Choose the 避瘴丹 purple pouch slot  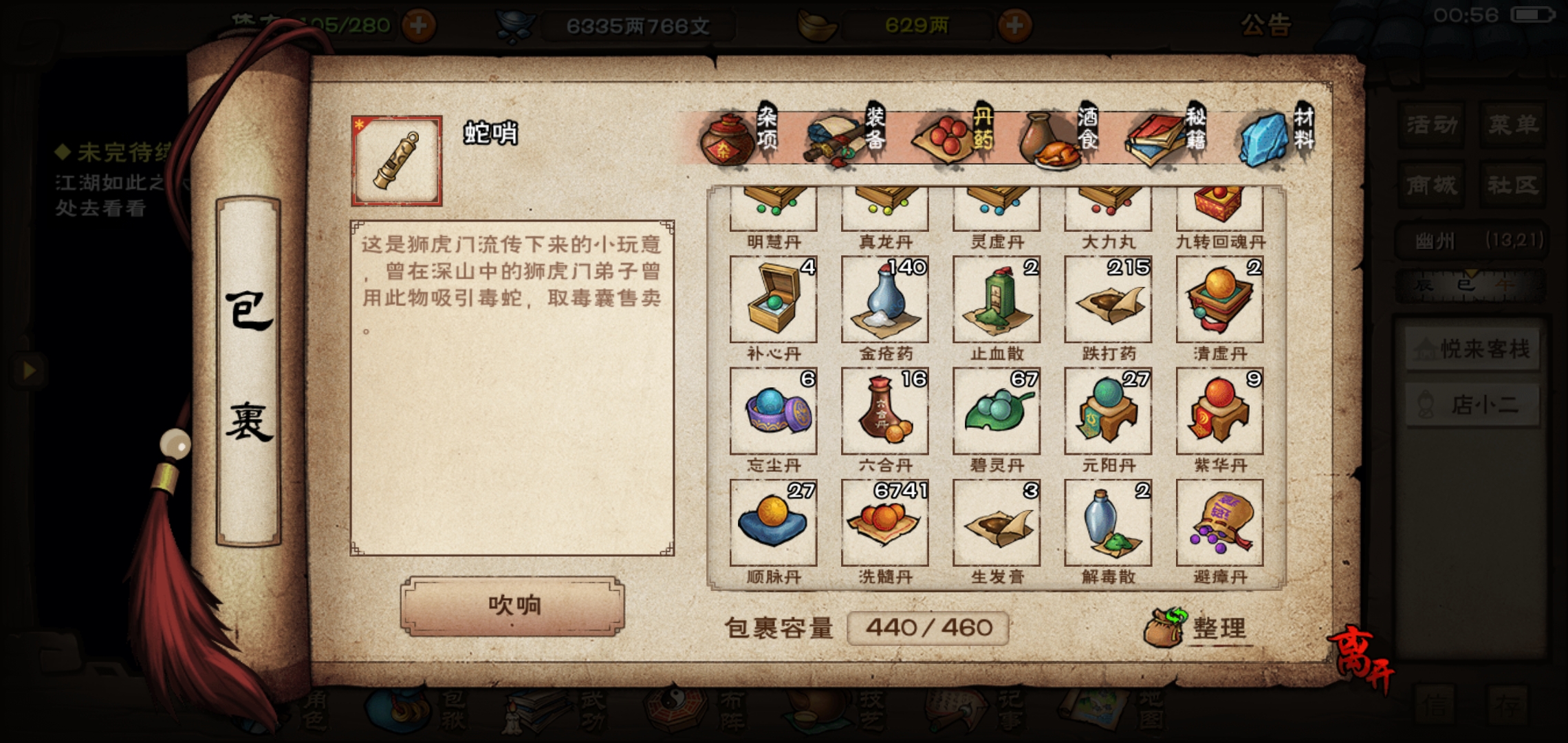(x=1219, y=523)
